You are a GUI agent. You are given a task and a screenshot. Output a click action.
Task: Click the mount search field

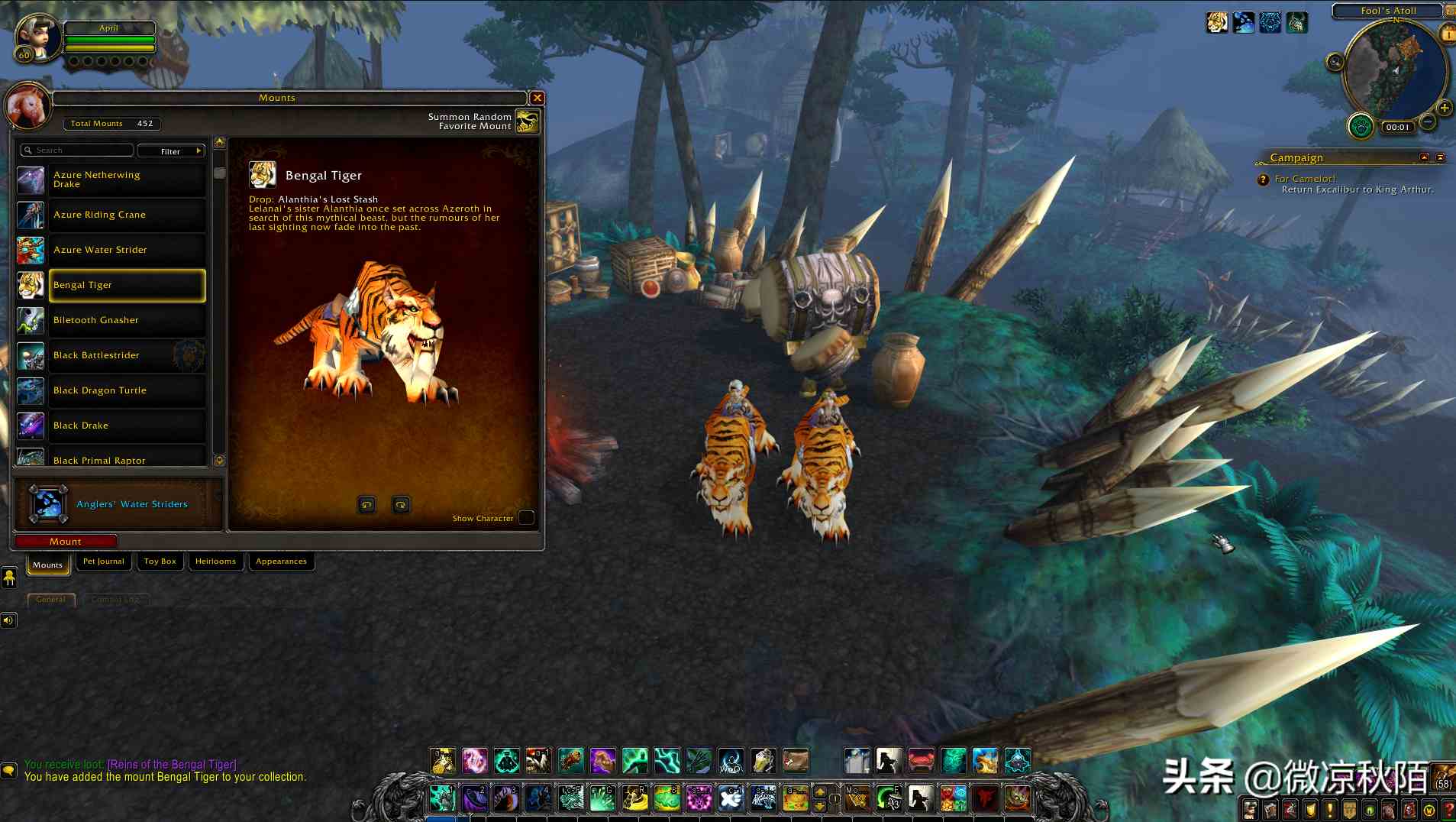pos(76,150)
